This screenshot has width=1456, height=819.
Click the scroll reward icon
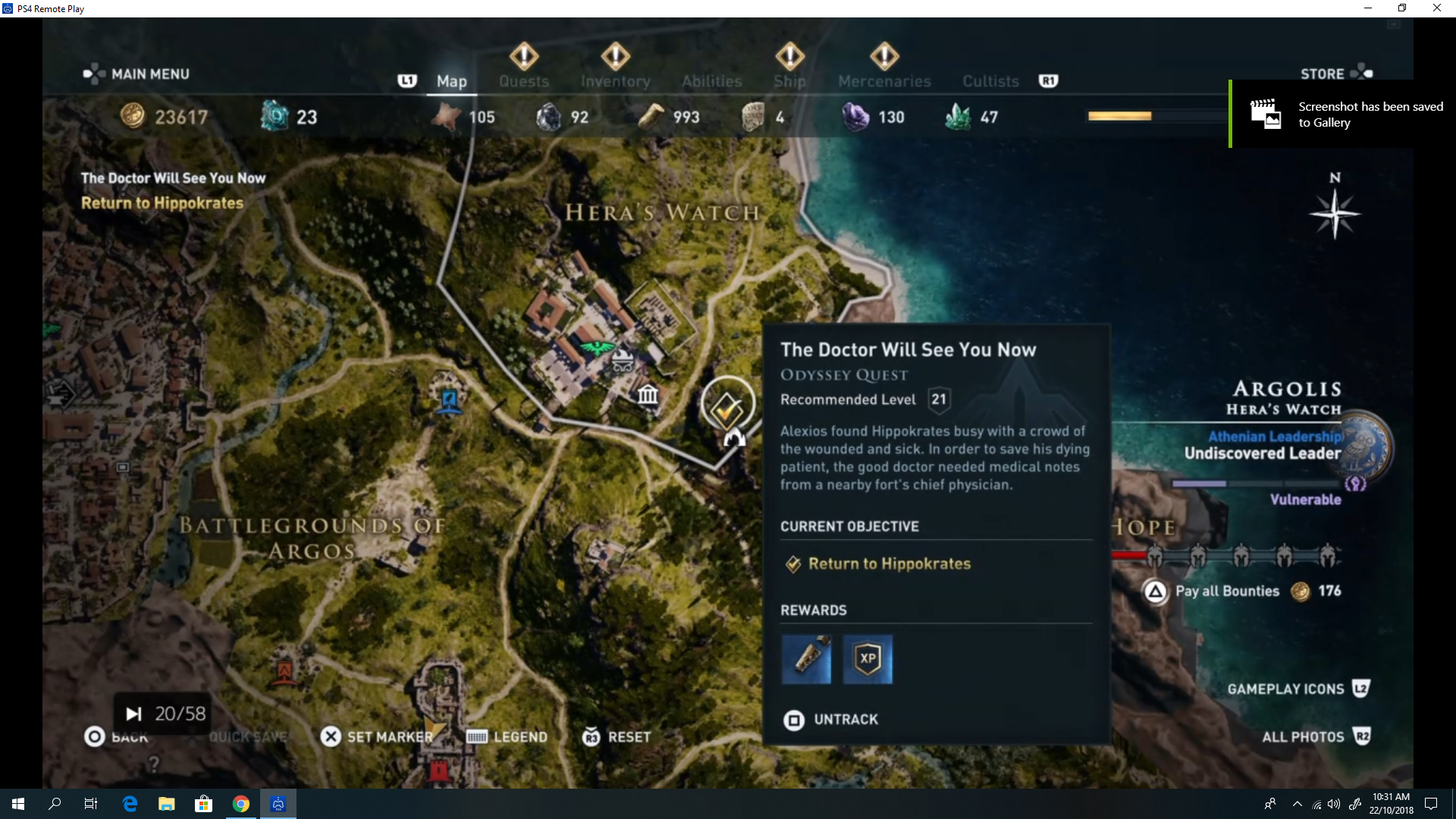tap(806, 659)
